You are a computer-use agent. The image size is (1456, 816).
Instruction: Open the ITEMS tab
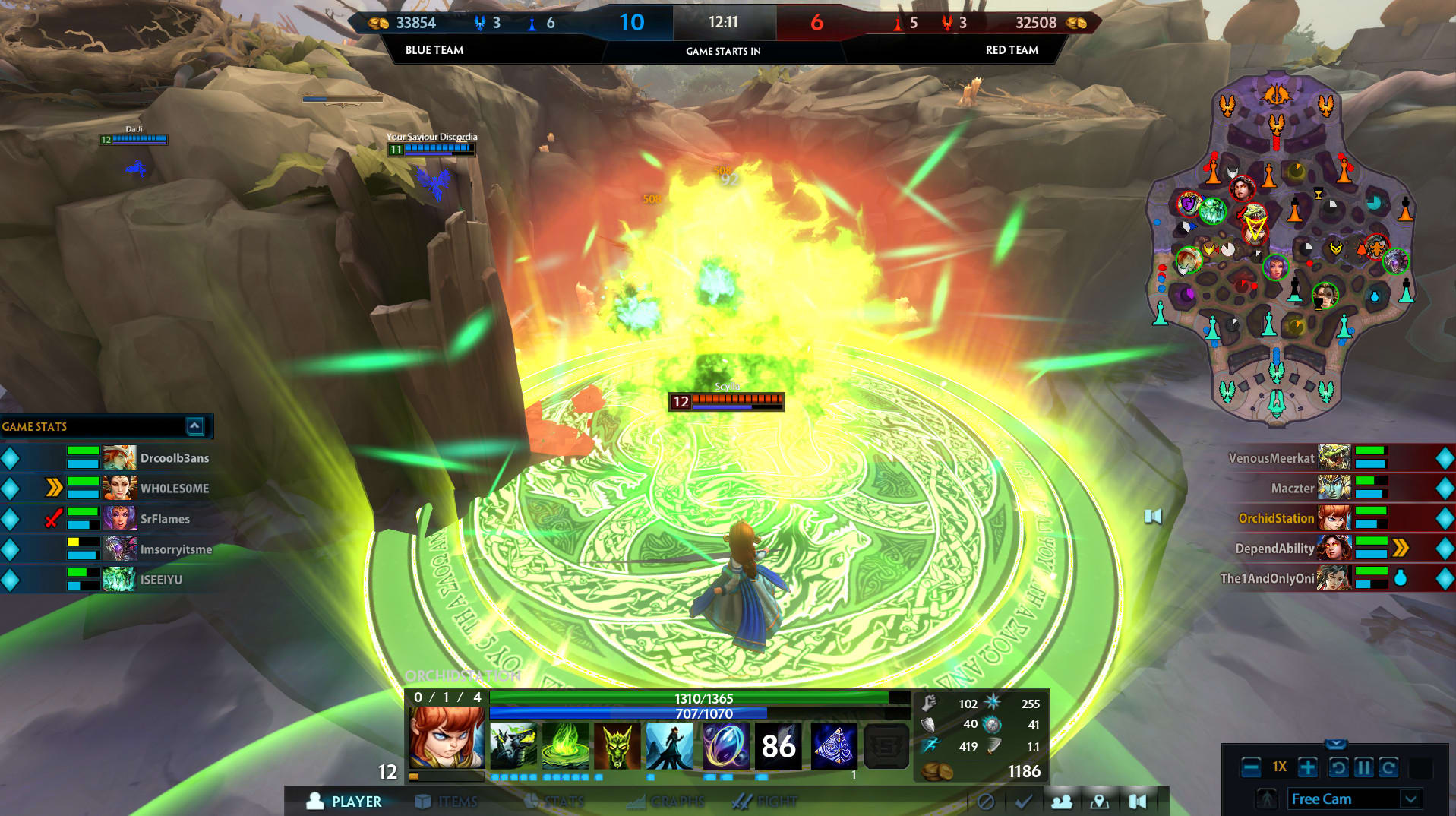tap(447, 802)
